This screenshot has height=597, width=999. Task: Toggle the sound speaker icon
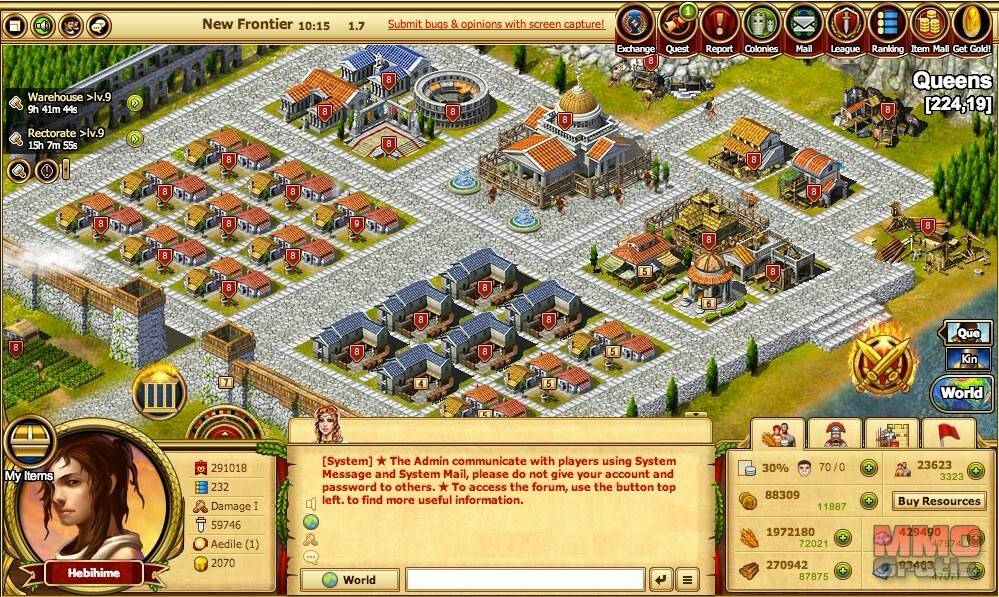point(43,24)
